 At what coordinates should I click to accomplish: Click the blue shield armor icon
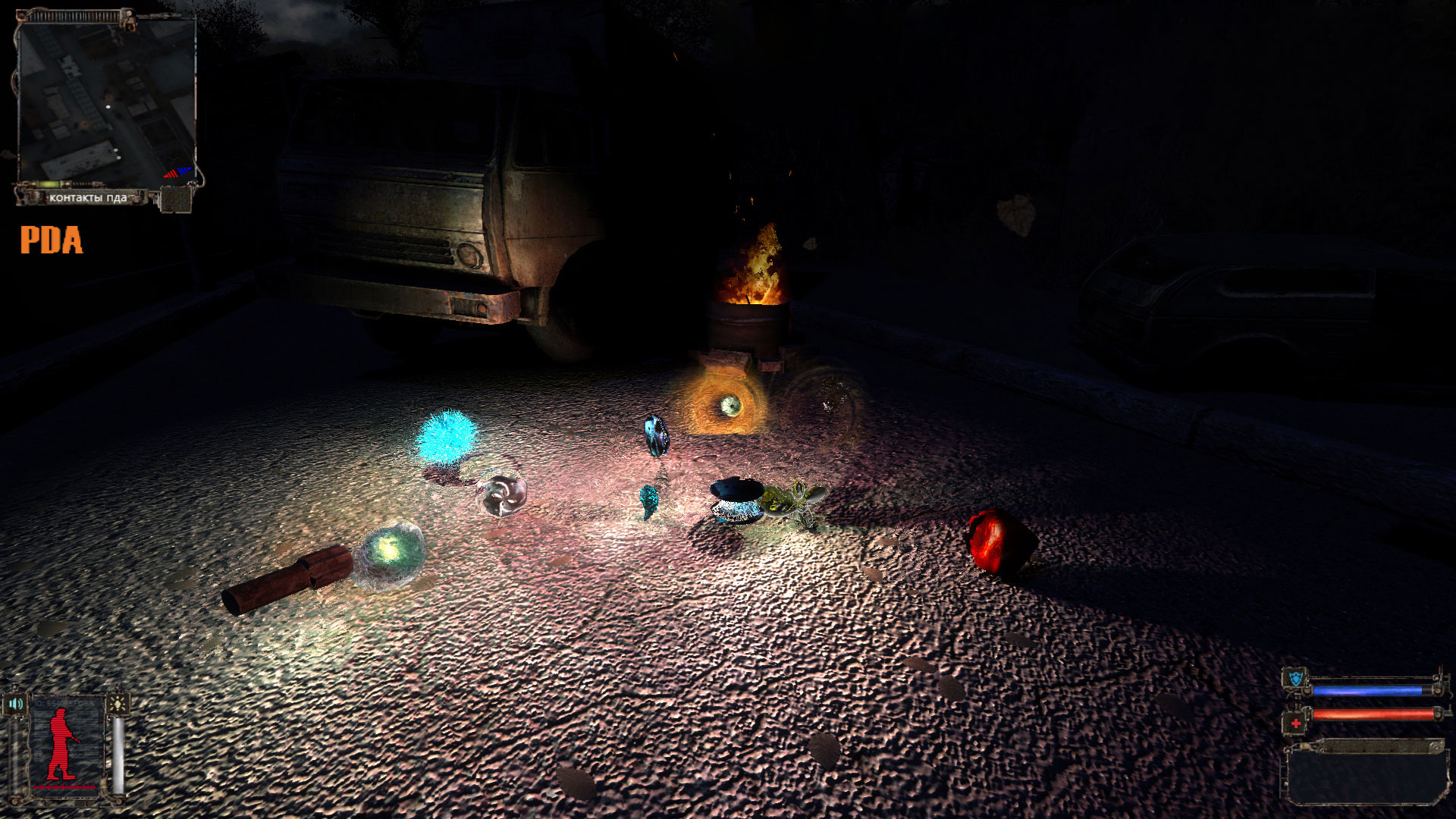pyautogui.click(x=1296, y=678)
